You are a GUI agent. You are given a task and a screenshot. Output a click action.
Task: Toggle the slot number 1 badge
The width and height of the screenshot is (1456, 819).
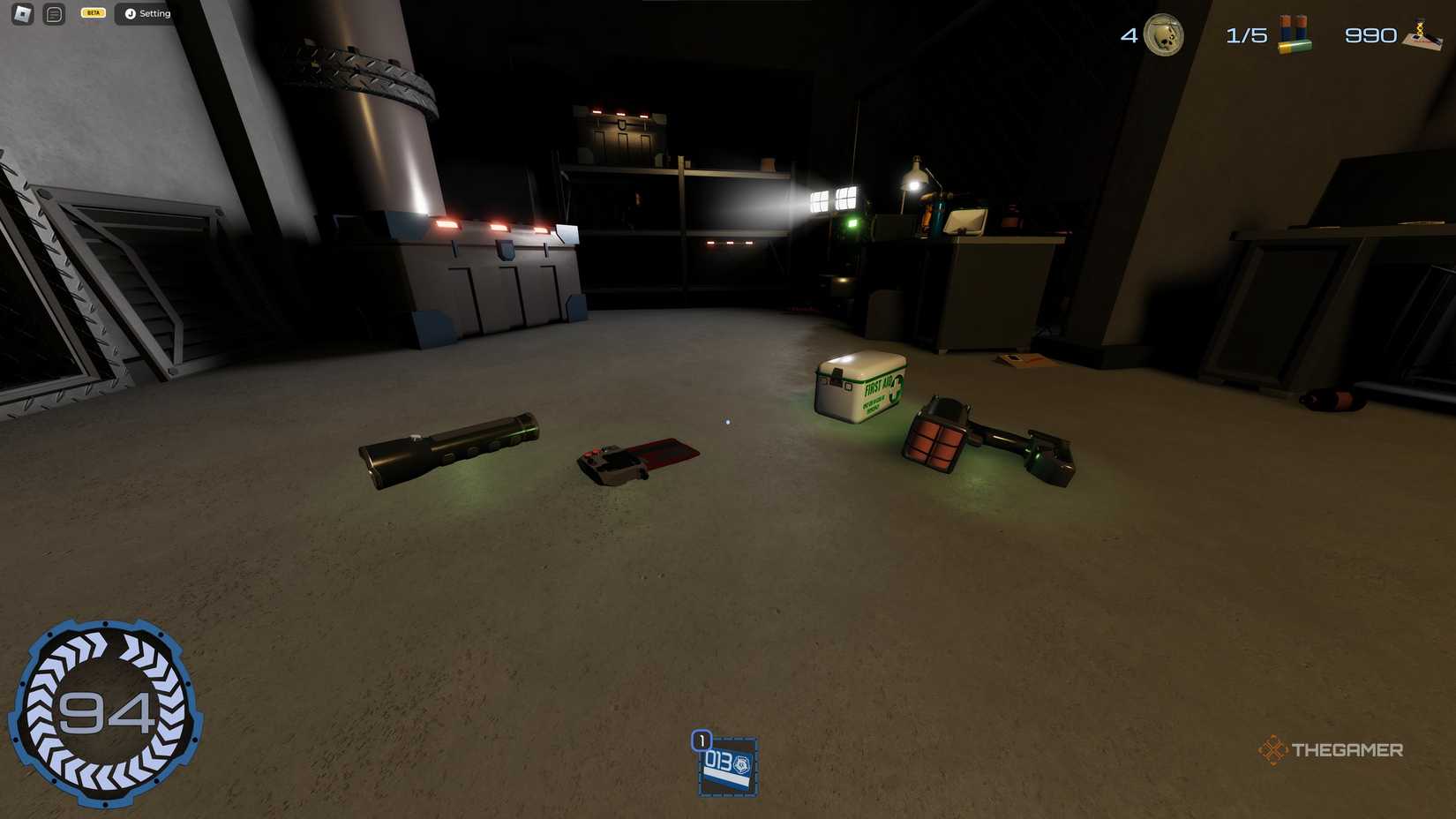tap(702, 740)
